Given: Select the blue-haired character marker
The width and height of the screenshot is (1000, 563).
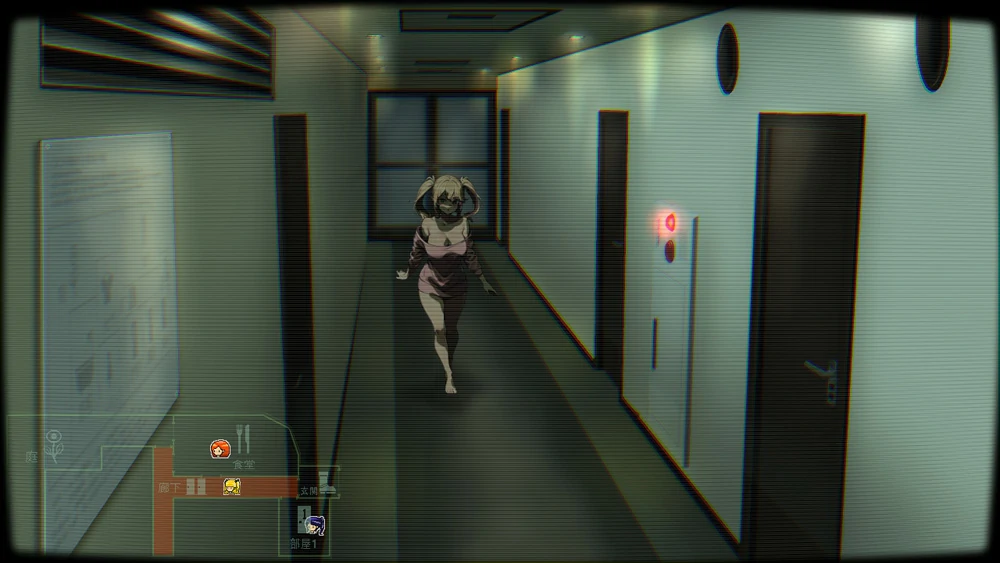Looking at the screenshot, I should pos(314,525).
